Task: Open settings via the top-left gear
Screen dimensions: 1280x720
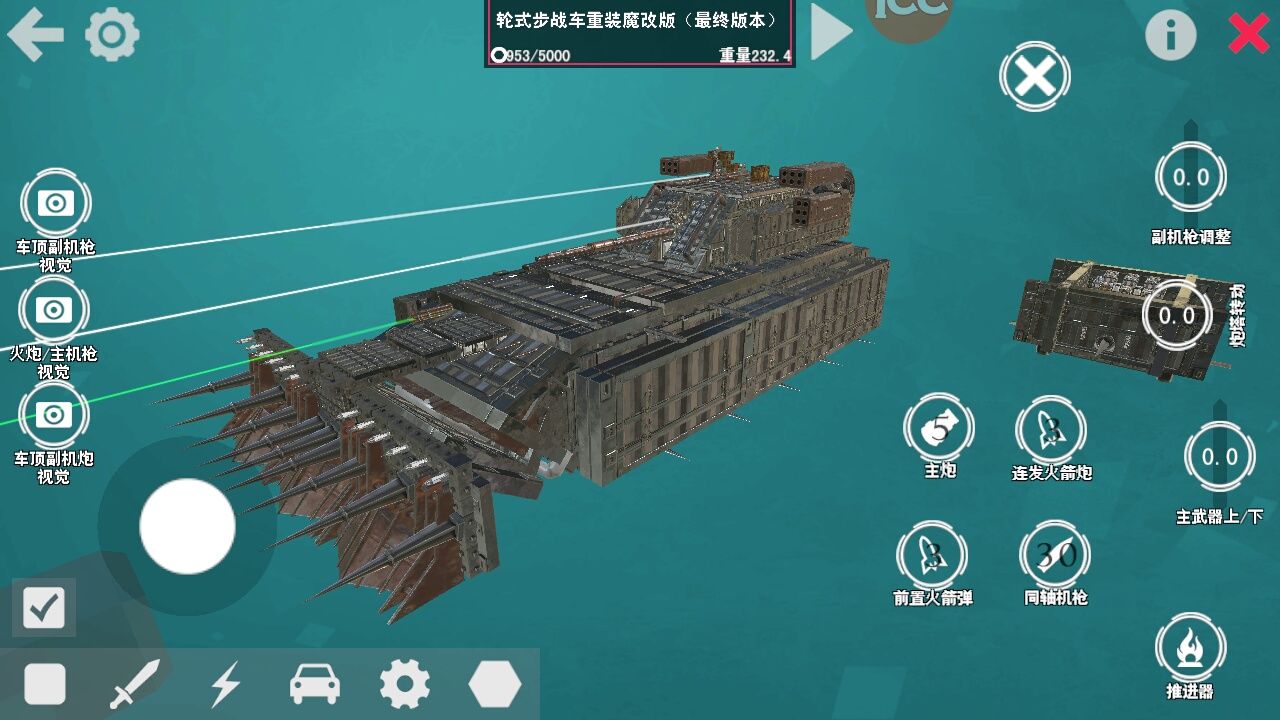Action: pos(112,35)
